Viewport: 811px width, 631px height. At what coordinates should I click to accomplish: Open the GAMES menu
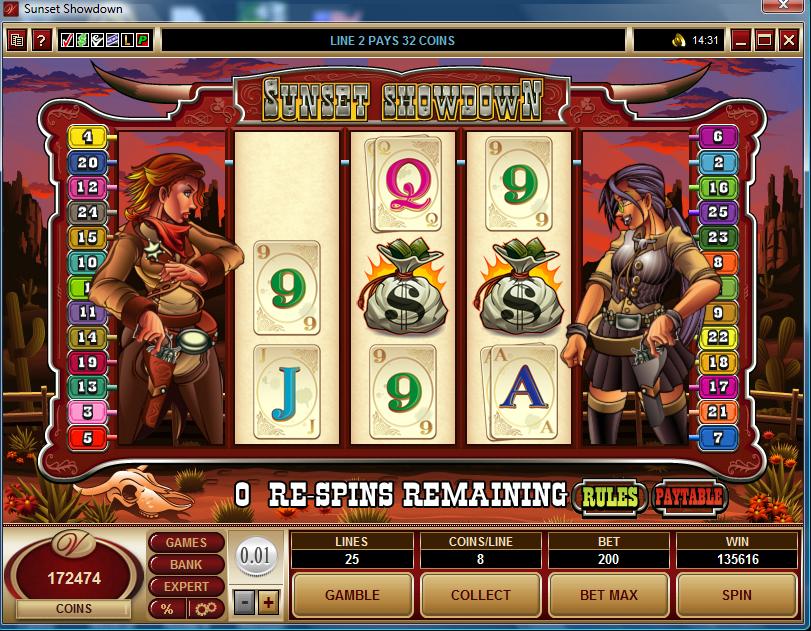tap(186, 543)
